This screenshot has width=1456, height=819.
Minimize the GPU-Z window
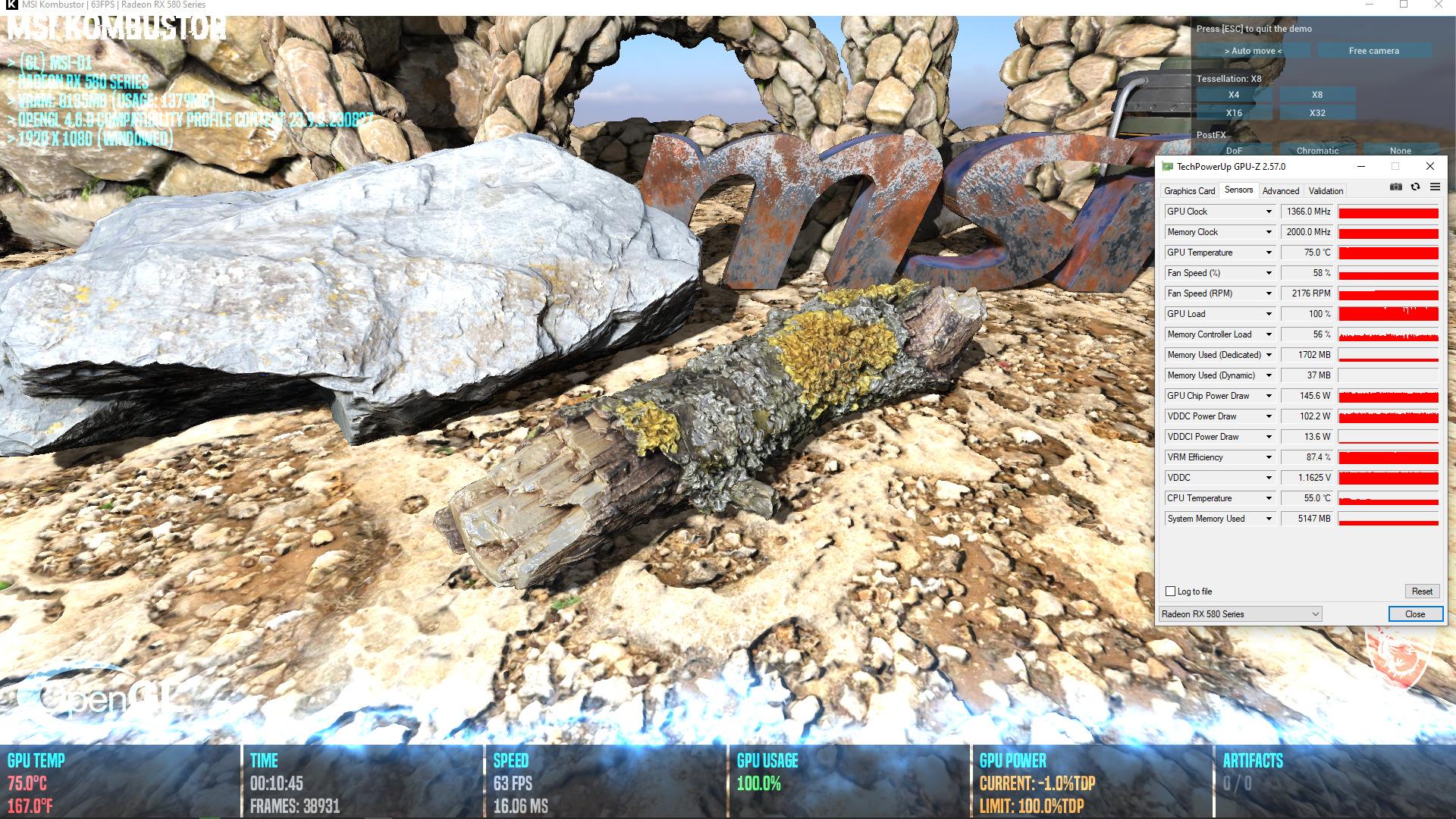point(1361,167)
